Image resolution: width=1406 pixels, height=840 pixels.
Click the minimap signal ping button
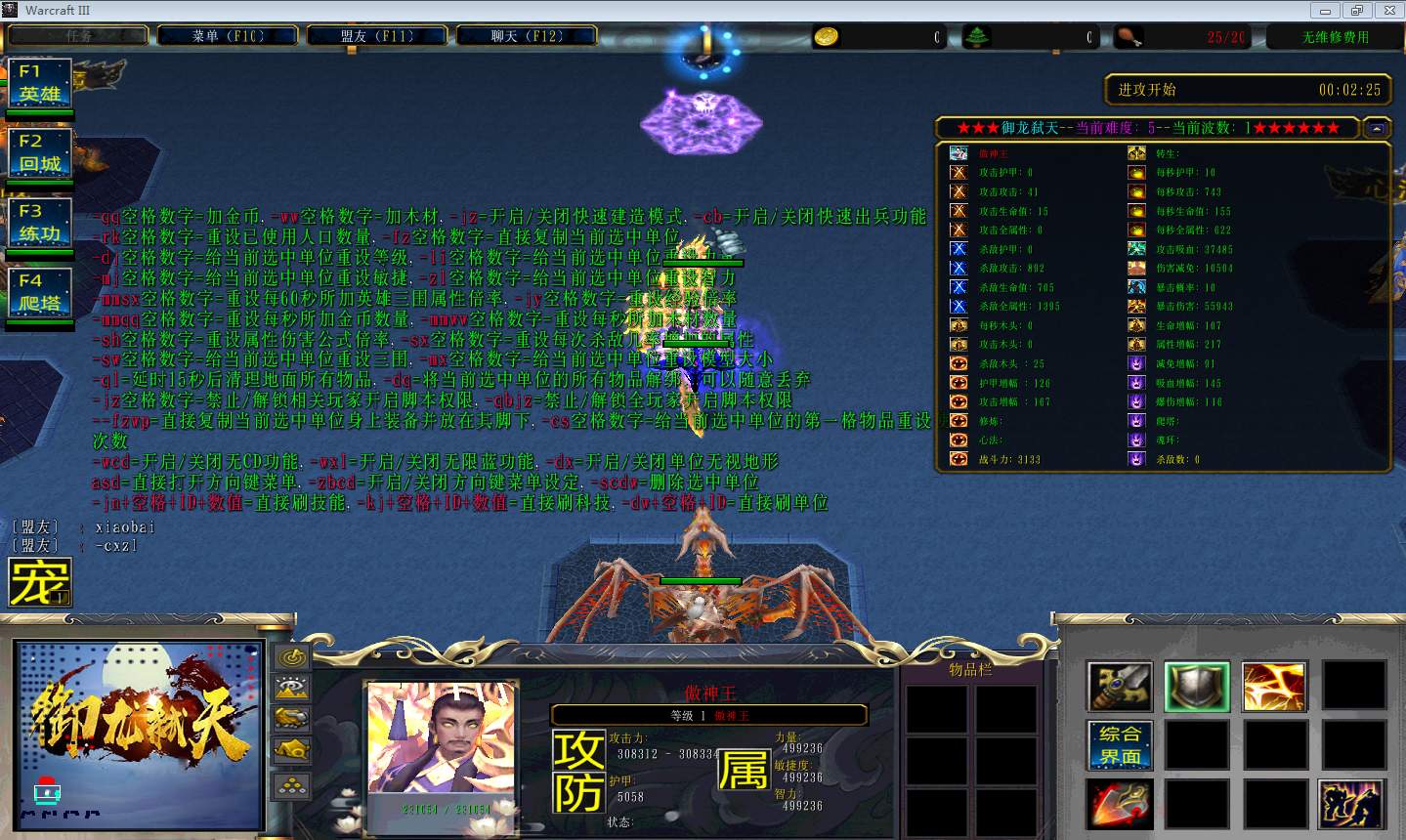292,657
